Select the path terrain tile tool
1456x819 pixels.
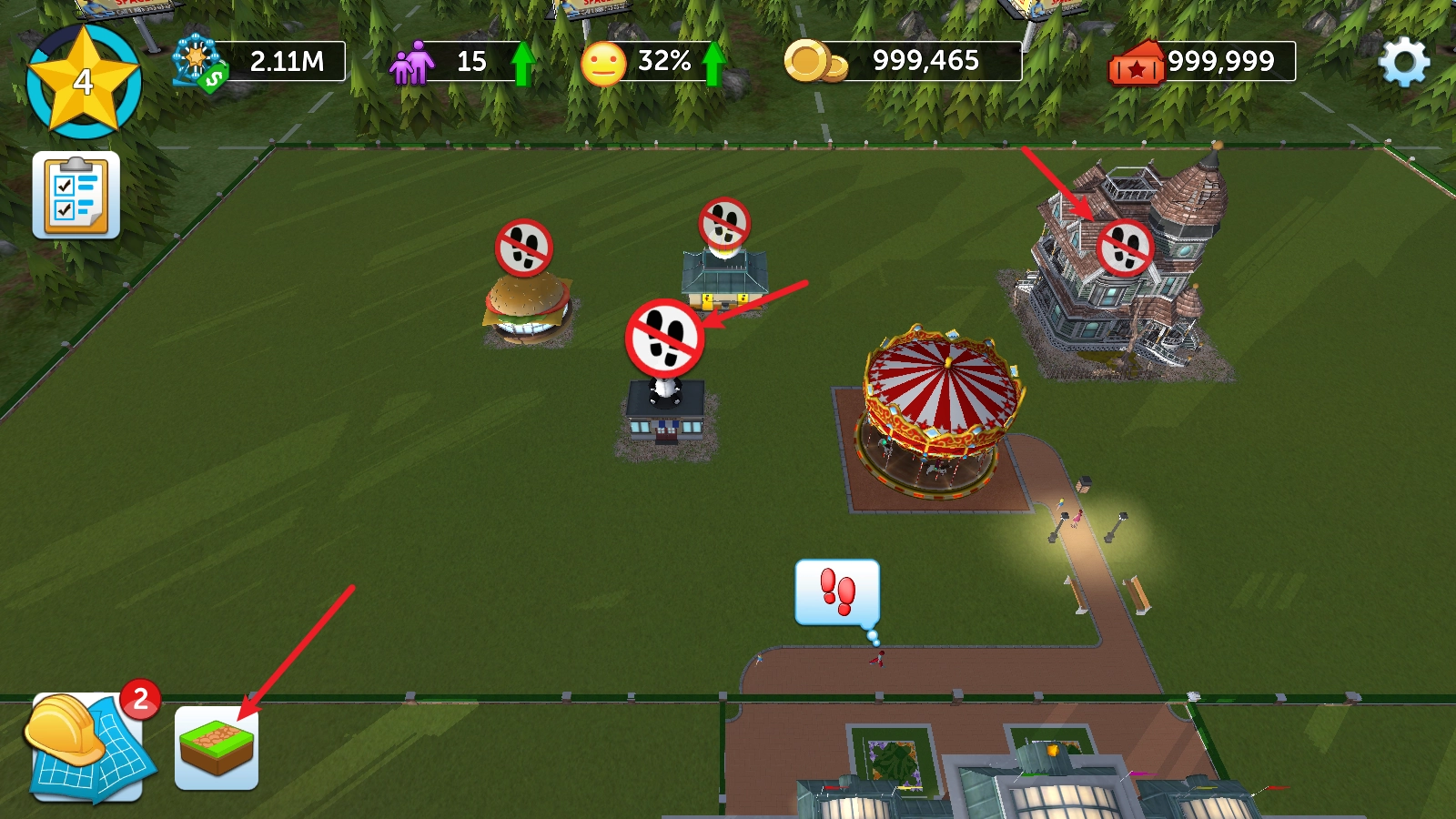pos(217,748)
